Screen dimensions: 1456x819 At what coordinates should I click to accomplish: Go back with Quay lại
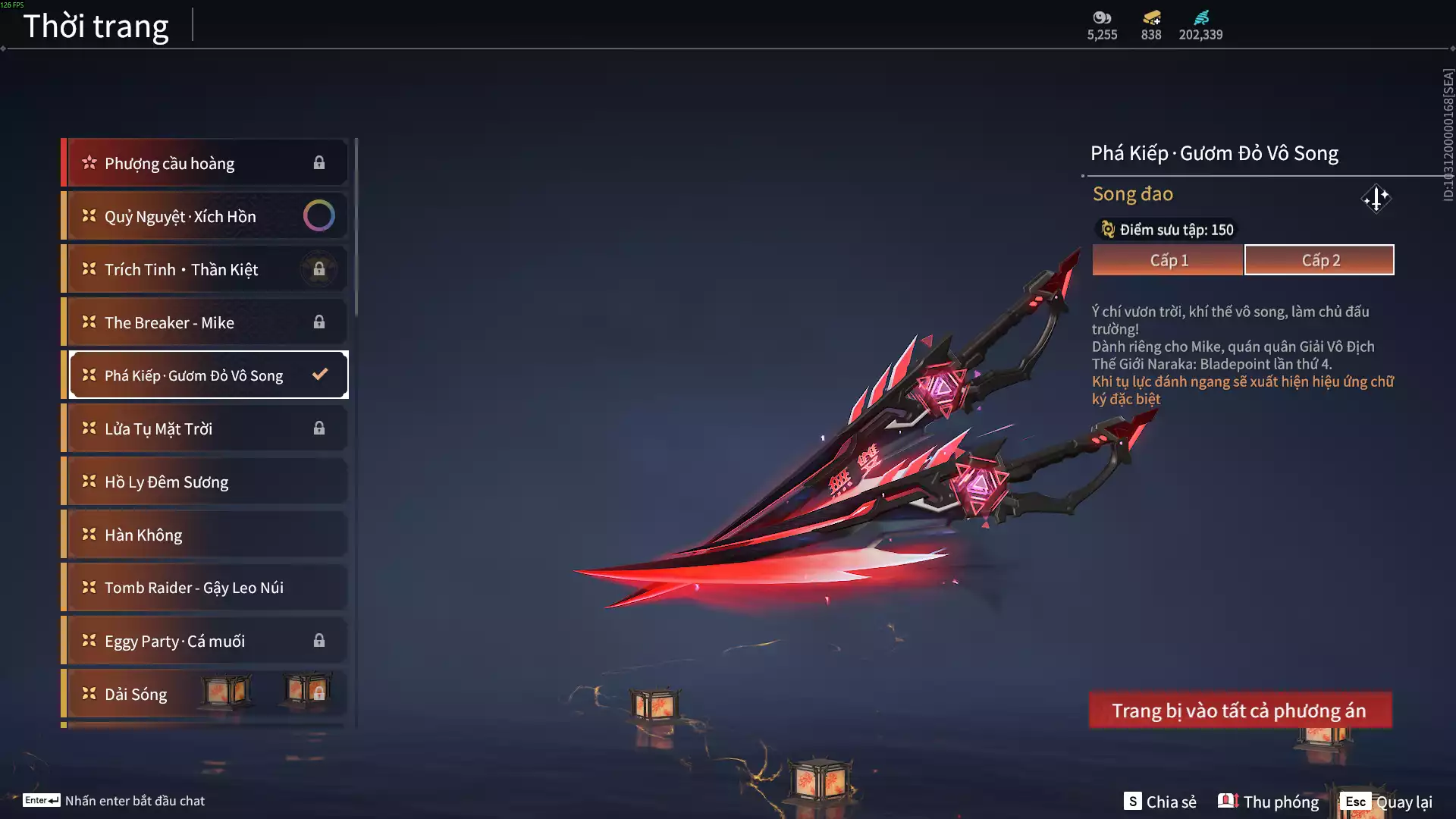pyautogui.click(x=1386, y=802)
